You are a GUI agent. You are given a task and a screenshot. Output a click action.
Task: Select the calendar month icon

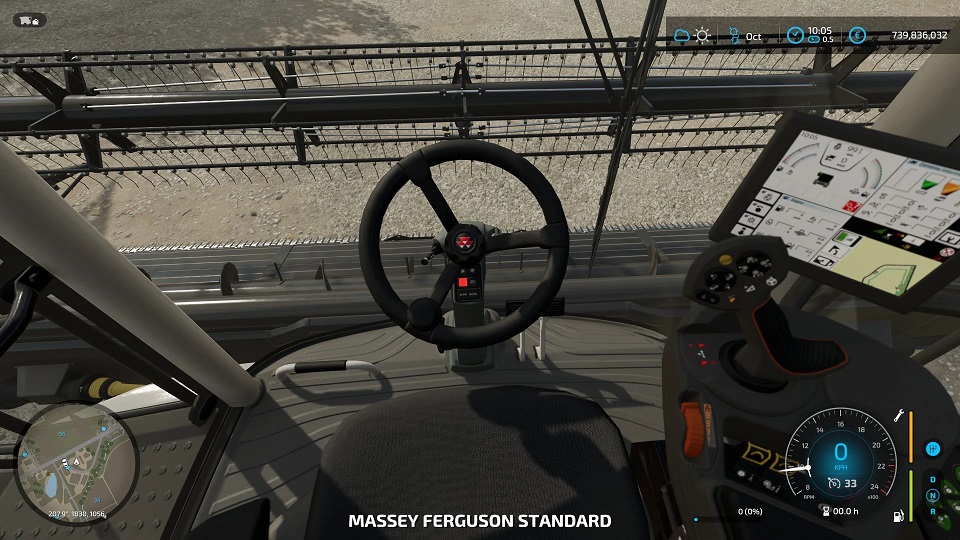click(734, 36)
